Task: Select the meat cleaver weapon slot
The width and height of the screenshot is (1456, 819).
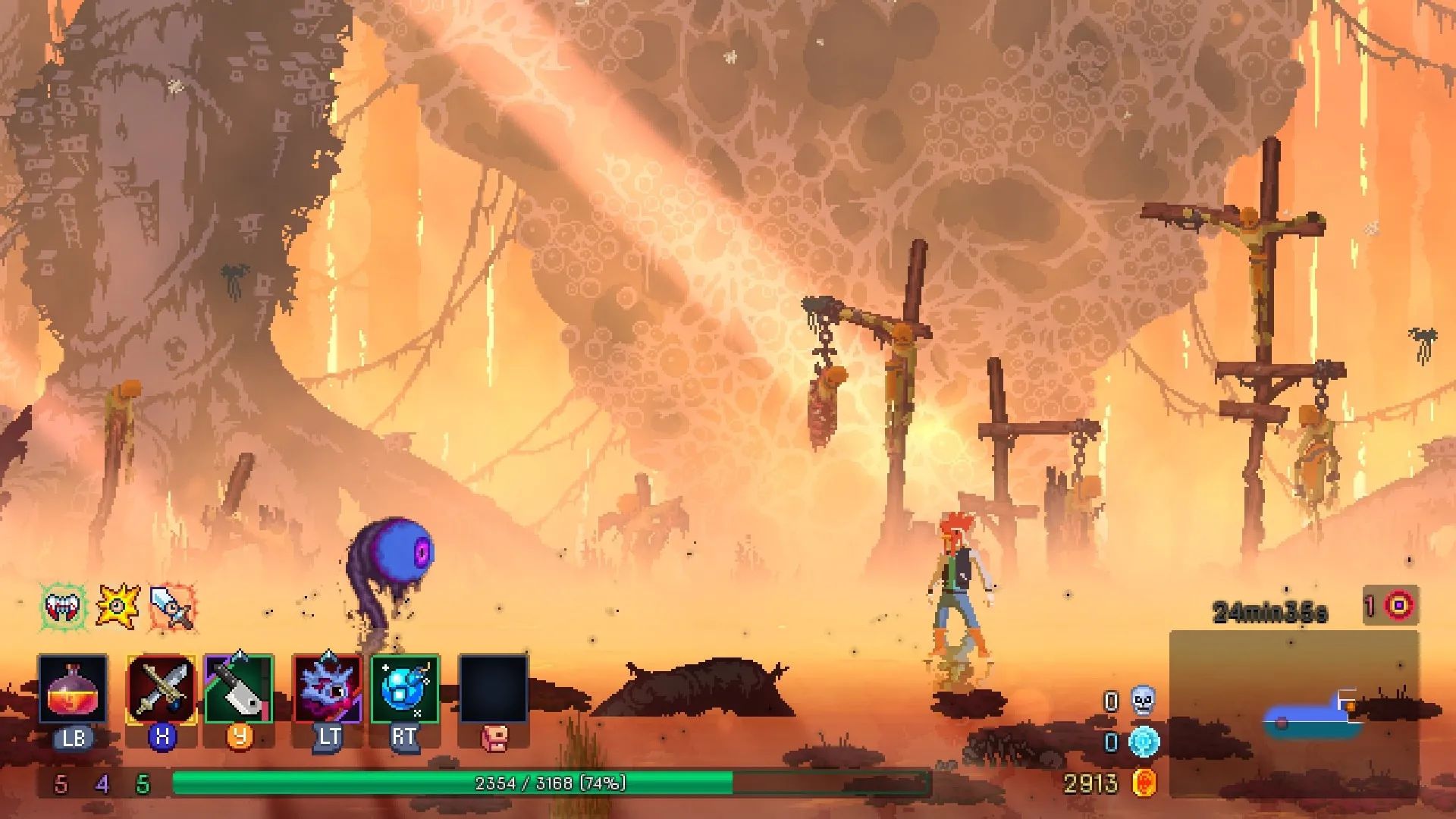Action: [x=239, y=689]
